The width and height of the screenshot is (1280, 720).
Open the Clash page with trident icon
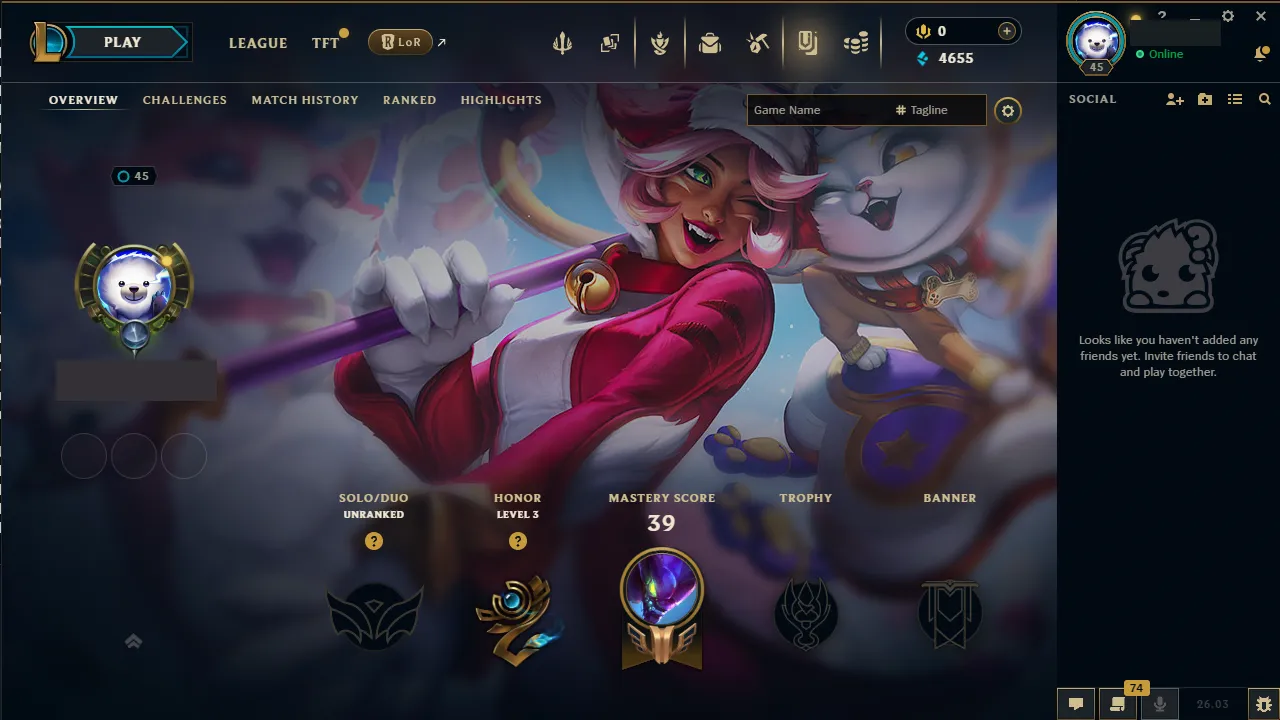pyautogui.click(x=563, y=42)
